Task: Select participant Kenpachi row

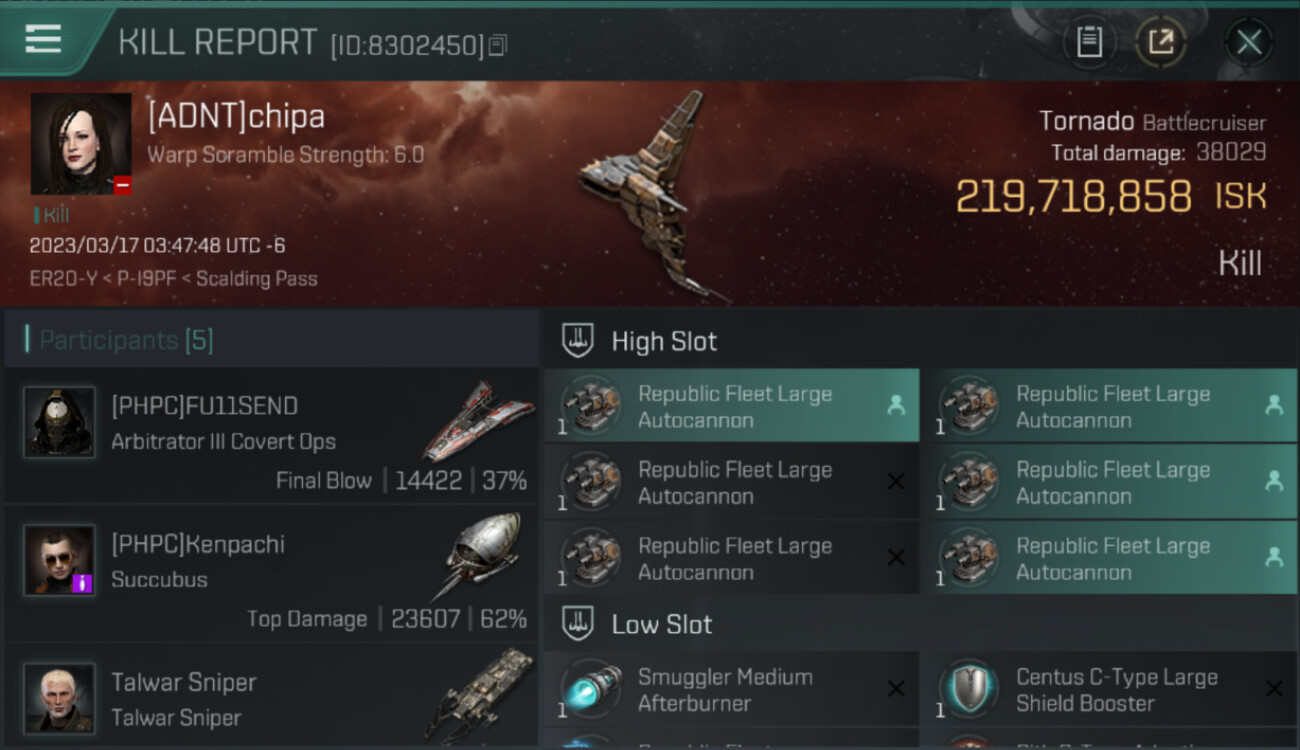Action: tap(270, 575)
